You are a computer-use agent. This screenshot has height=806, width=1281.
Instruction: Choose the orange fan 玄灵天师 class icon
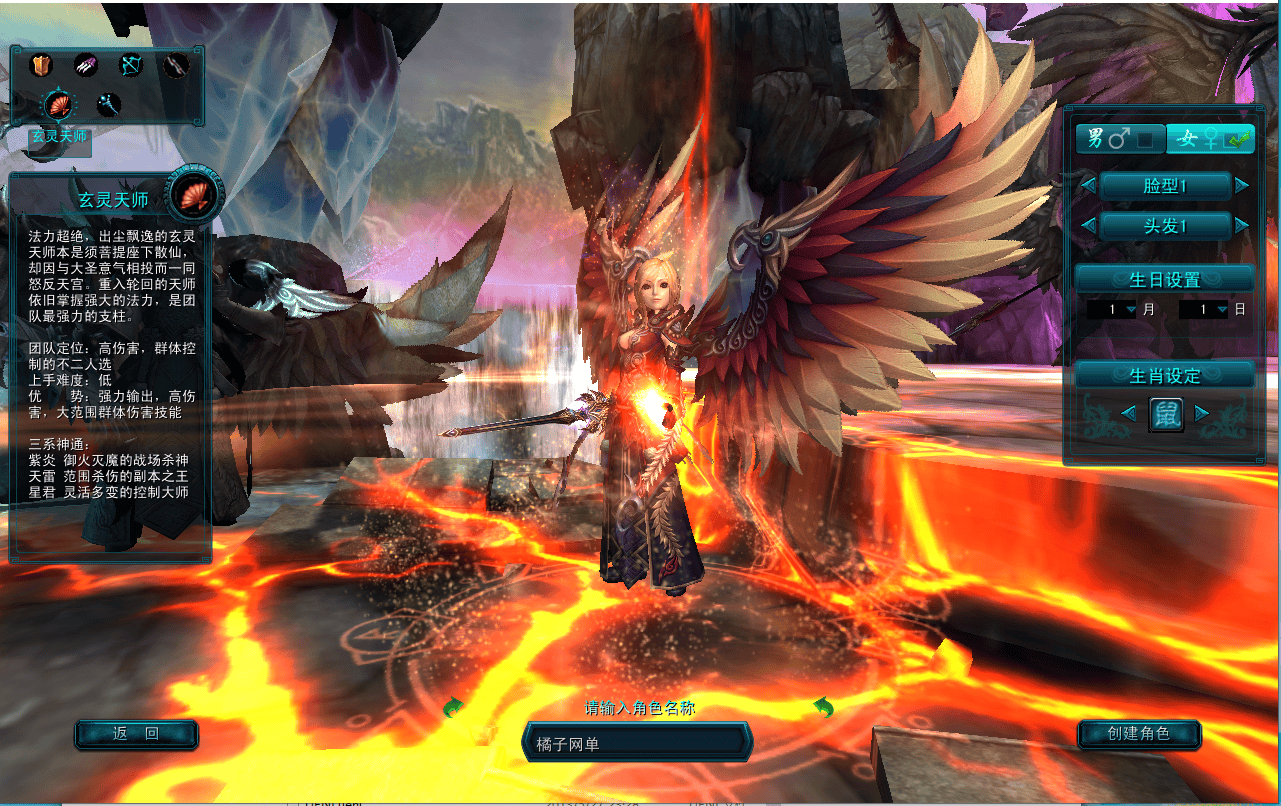pyautogui.click(x=59, y=104)
